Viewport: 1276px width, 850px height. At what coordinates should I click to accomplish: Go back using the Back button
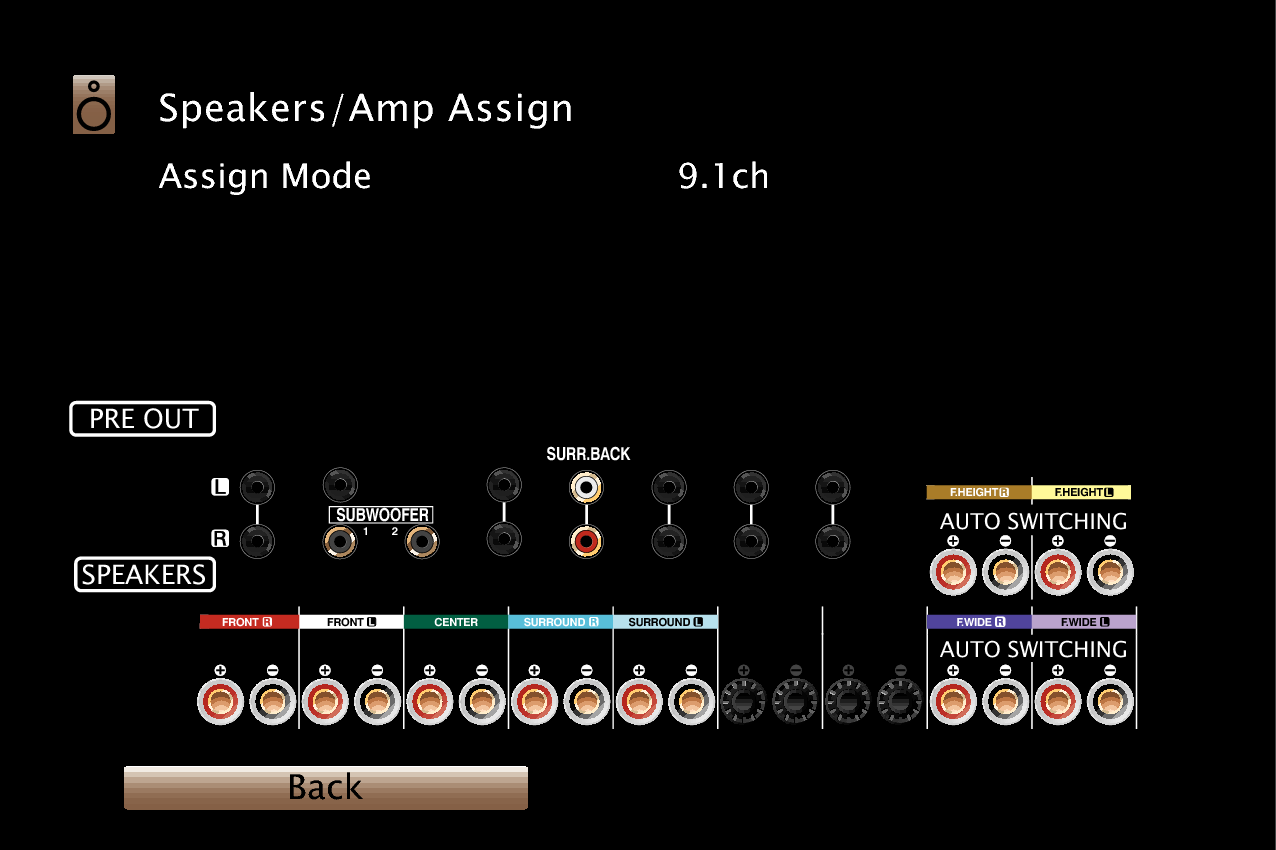click(325, 788)
